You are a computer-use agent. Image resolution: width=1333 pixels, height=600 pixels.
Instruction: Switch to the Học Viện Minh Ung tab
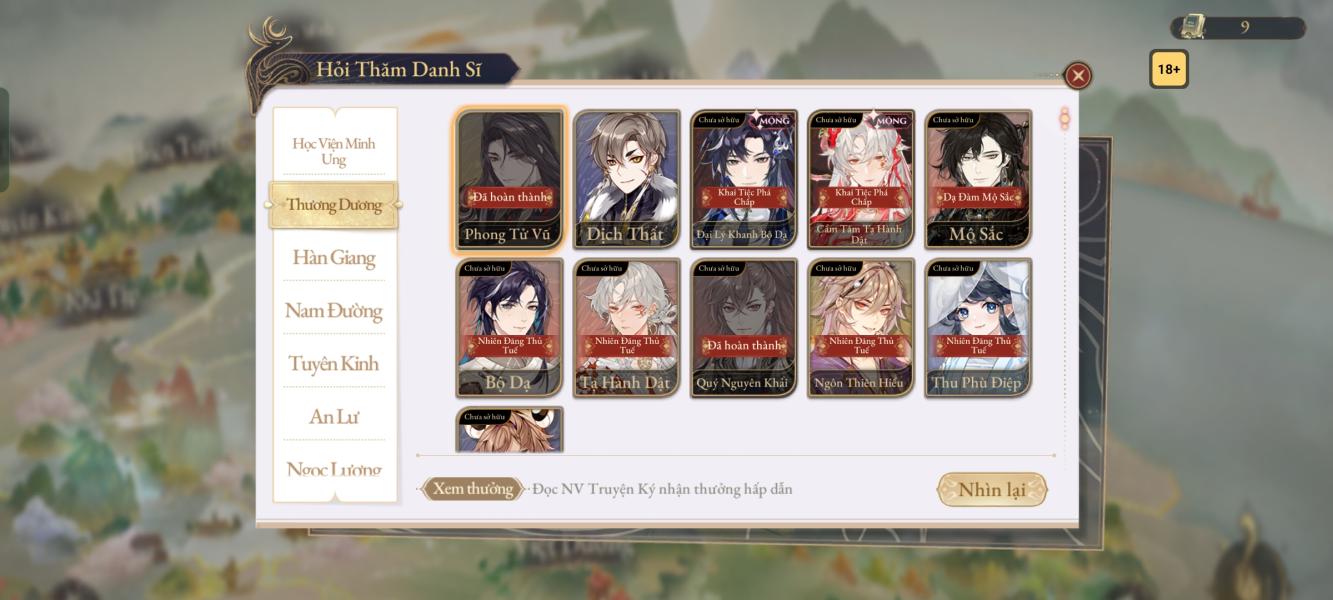(334, 151)
